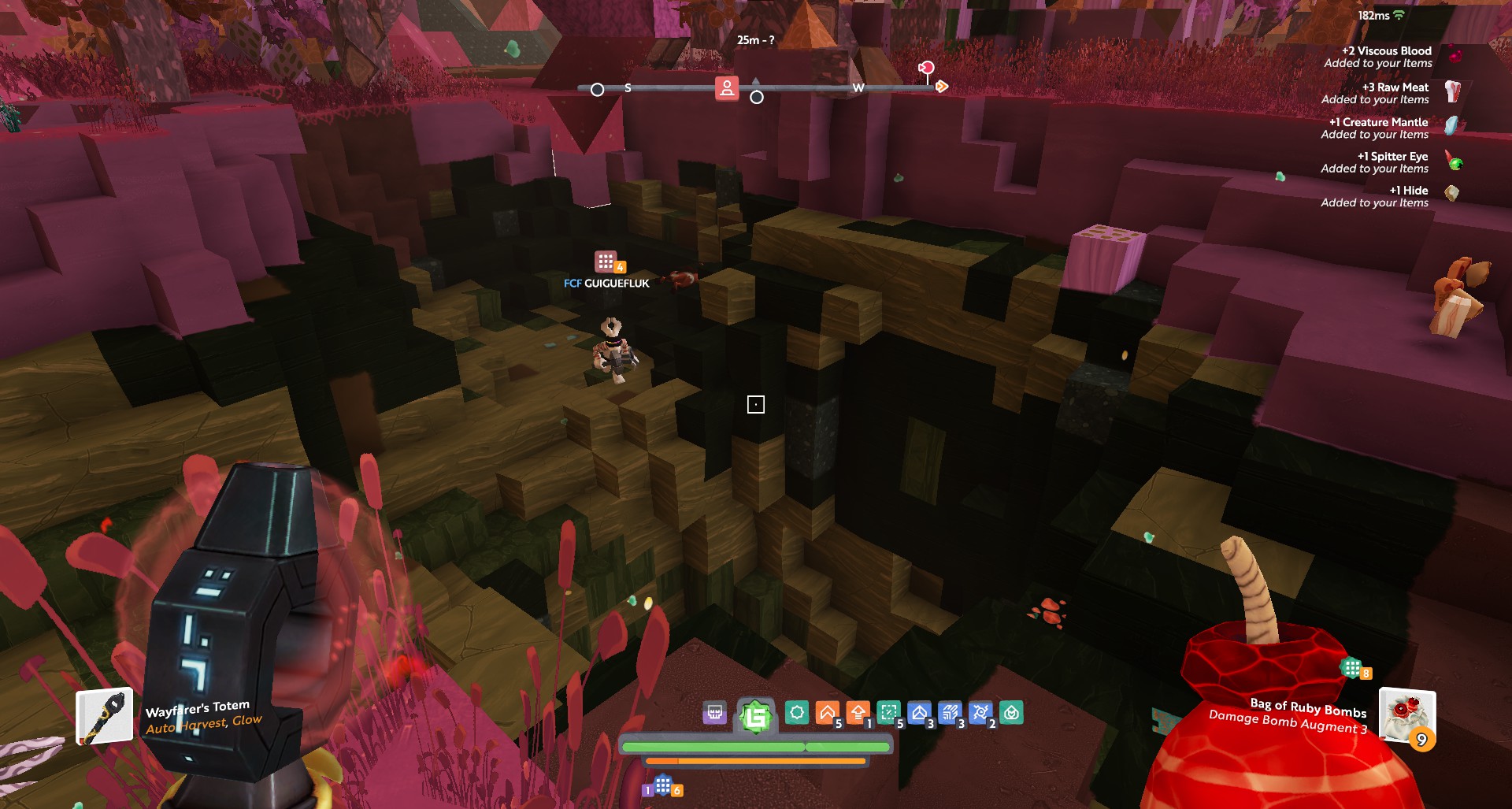Image resolution: width=1512 pixels, height=809 pixels.
Task: Open the blue inventory grid icon below bars
Action: (663, 785)
